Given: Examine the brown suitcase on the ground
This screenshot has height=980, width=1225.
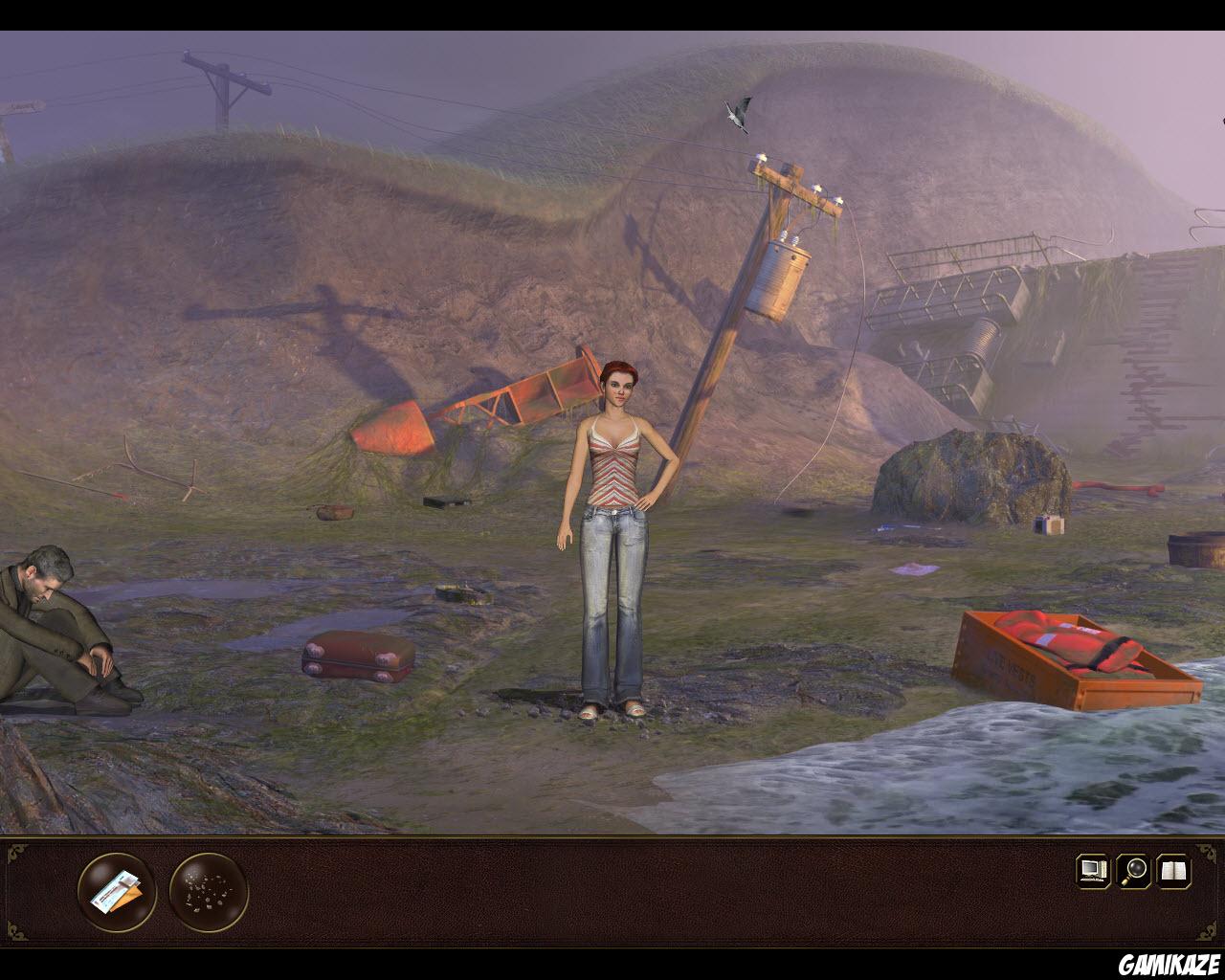Looking at the screenshot, I should point(356,656).
